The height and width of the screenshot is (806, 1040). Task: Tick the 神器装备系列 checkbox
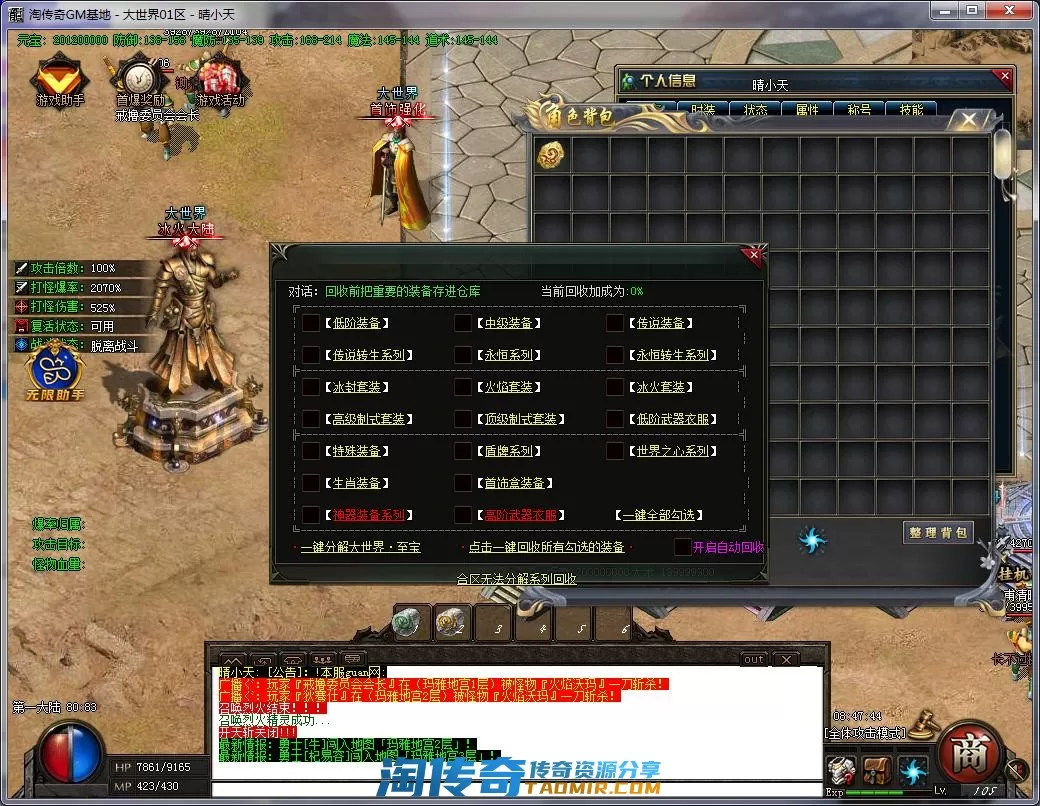click(311, 515)
